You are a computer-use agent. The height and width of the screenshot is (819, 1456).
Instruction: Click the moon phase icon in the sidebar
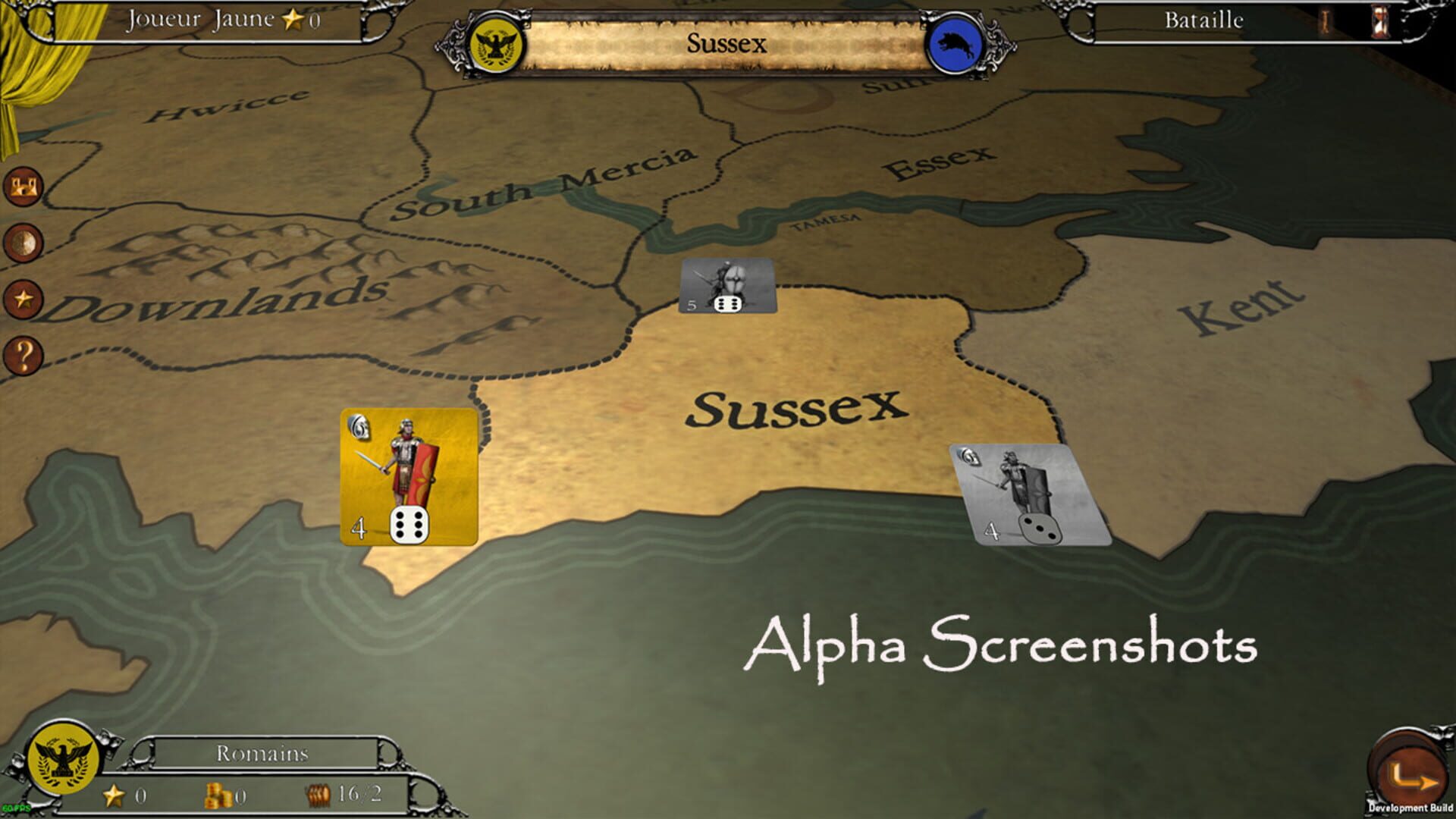[x=25, y=241]
